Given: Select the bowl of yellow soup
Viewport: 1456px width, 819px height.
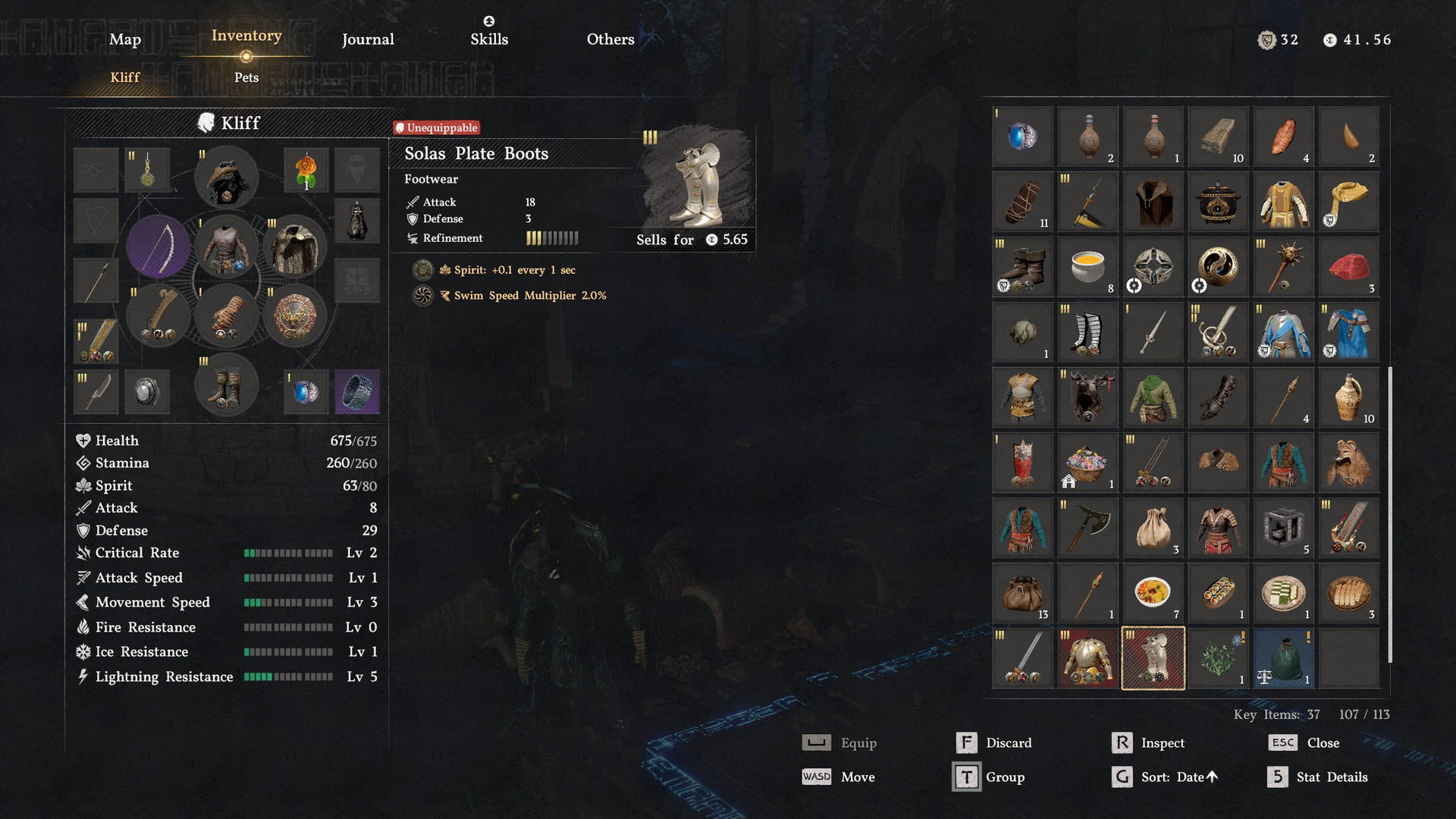Looking at the screenshot, I should click(1087, 267).
